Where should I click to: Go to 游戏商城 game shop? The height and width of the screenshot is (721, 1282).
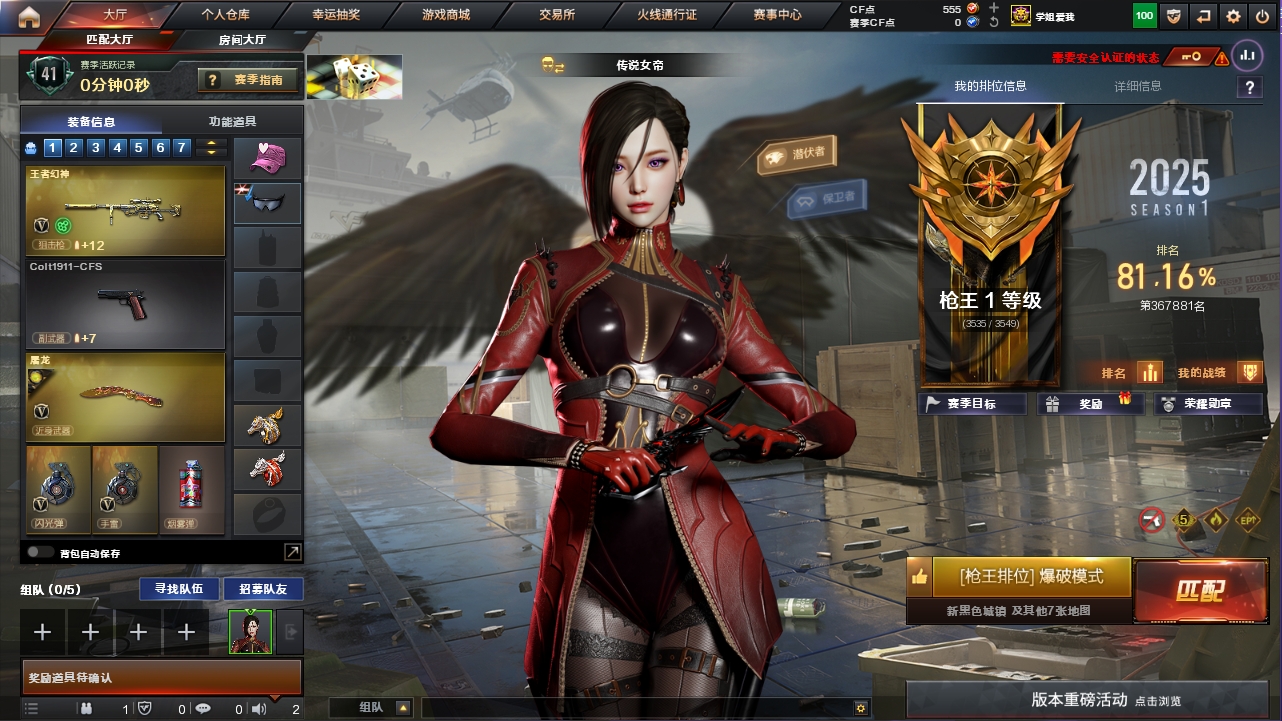(446, 15)
